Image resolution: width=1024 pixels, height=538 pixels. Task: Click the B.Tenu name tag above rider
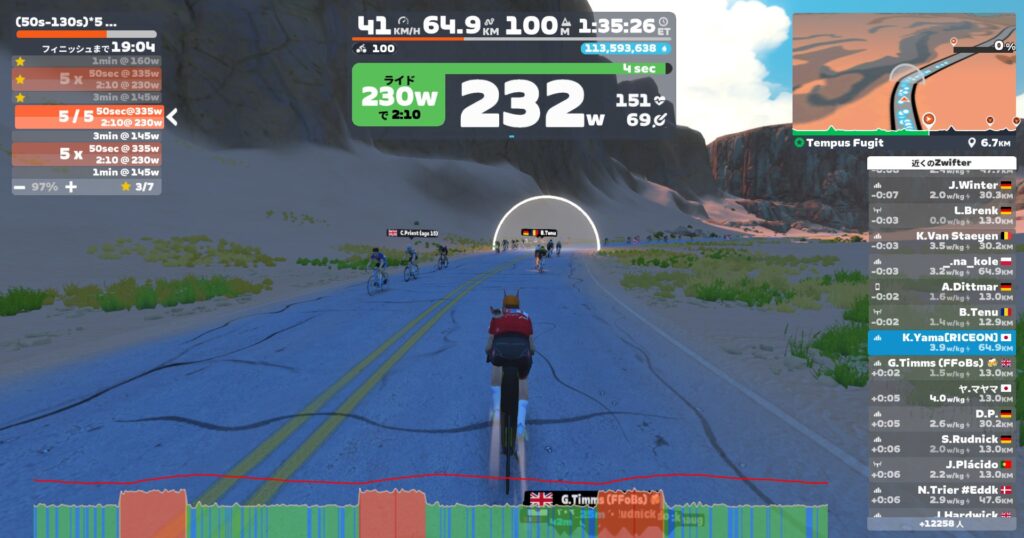pyautogui.click(x=540, y=232)
